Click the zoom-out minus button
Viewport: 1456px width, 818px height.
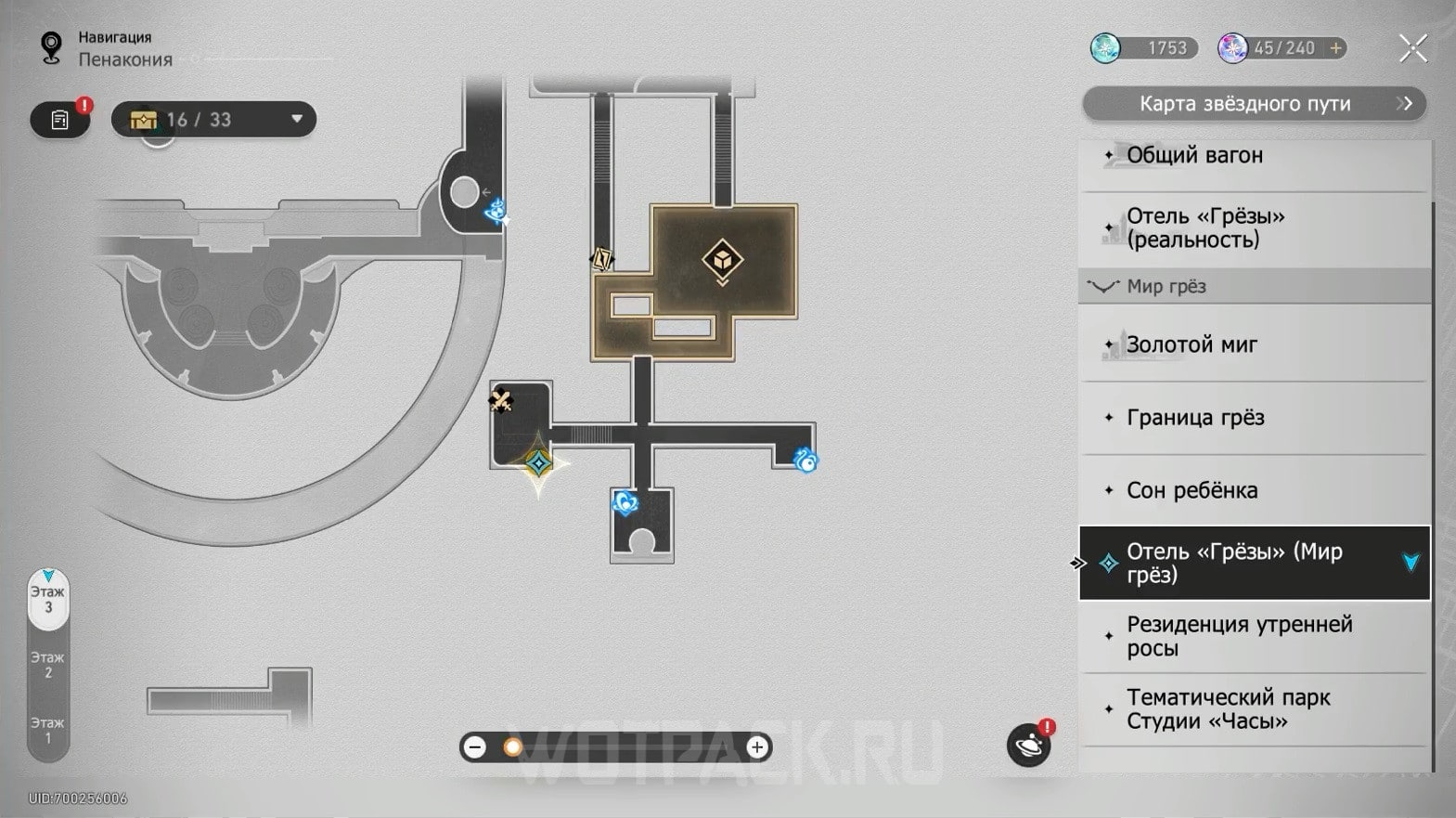476,746
